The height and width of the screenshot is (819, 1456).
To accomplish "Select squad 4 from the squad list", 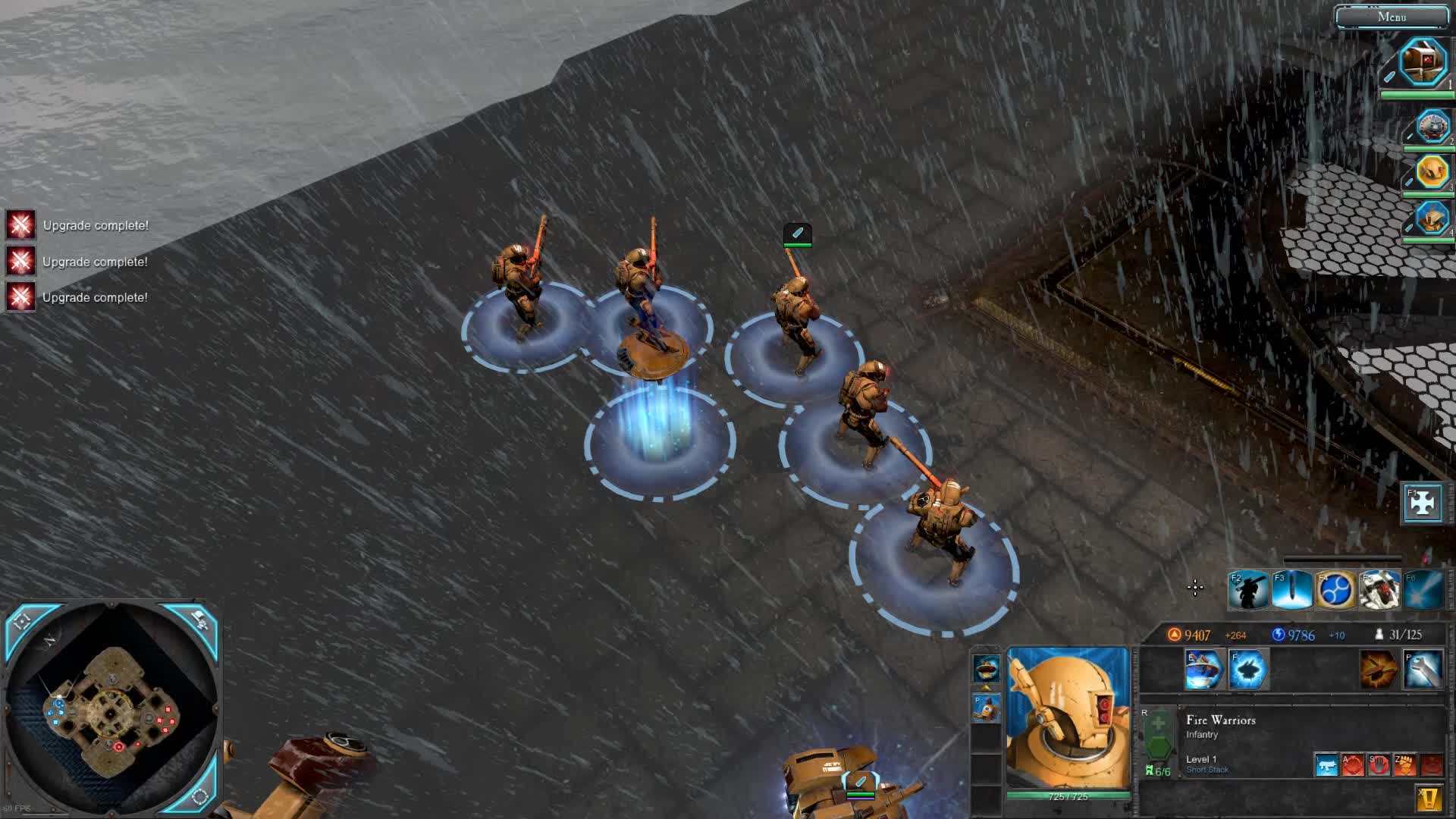I will [1432, 218].
